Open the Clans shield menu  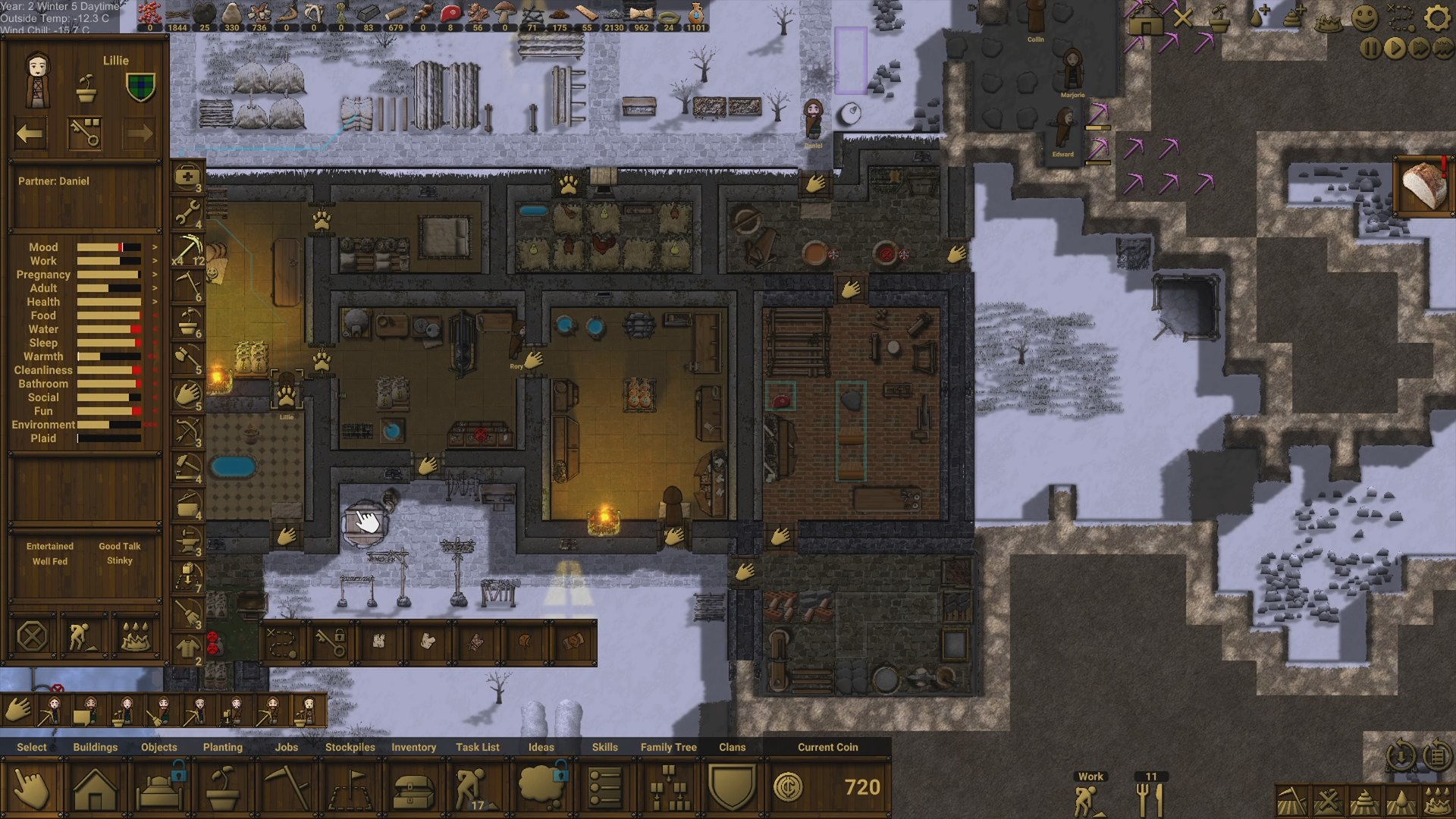(732, 788)
